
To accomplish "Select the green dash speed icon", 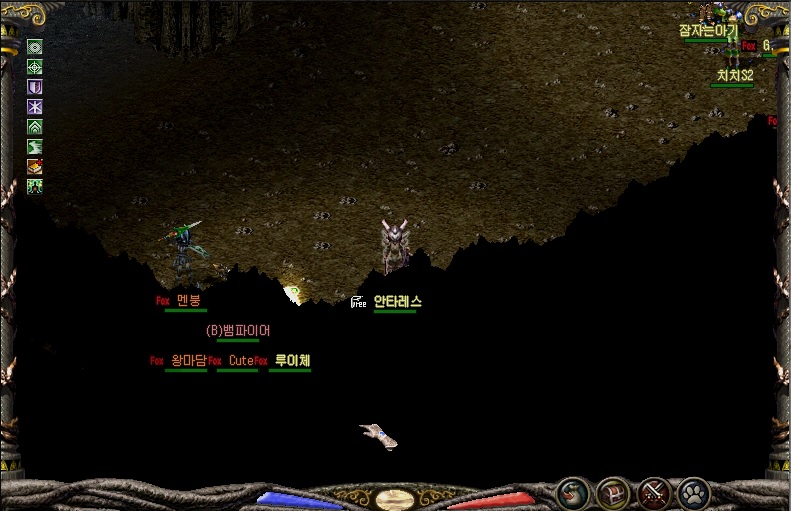I will click(35, 146).
